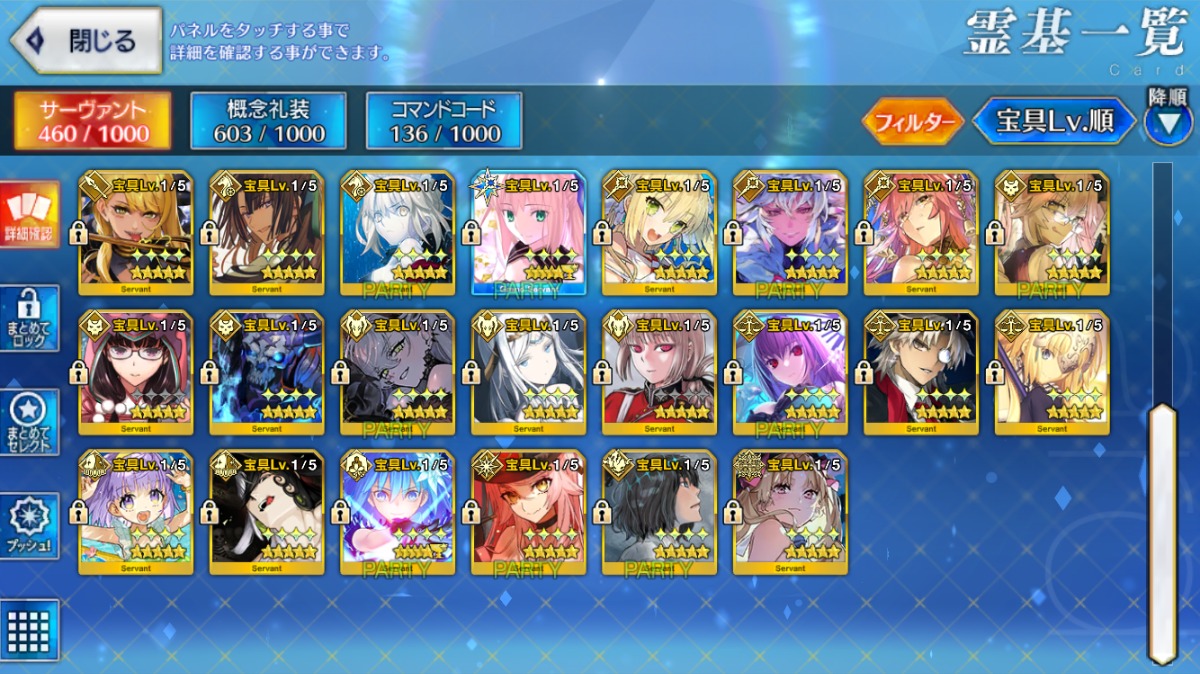This screenshot has width=1200, height=674.
Task: Select the pink-haired servant card with blue border
Action: pos(528,232)
